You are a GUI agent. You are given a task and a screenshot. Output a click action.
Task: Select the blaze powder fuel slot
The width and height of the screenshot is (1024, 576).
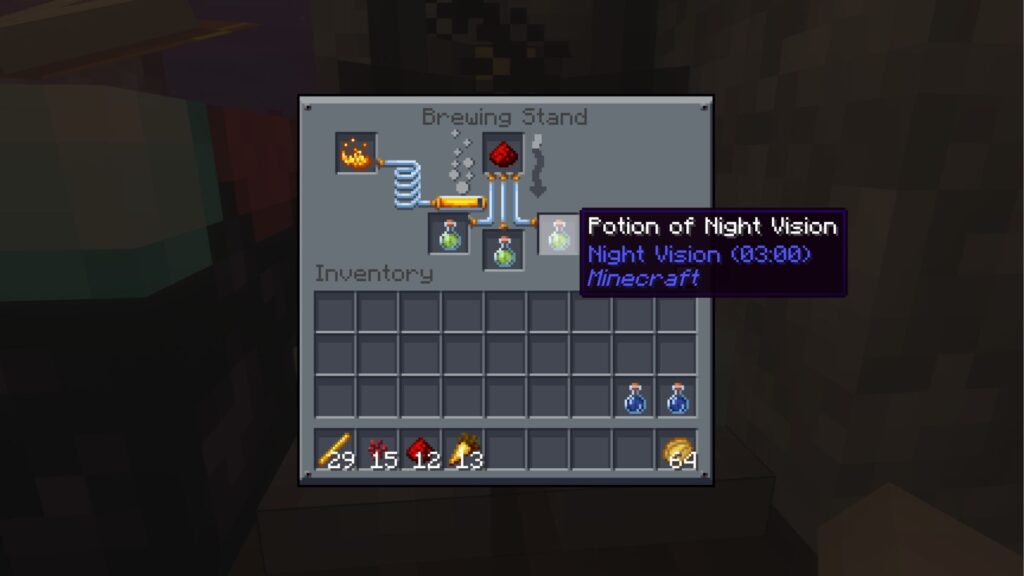tap(356, 153)
